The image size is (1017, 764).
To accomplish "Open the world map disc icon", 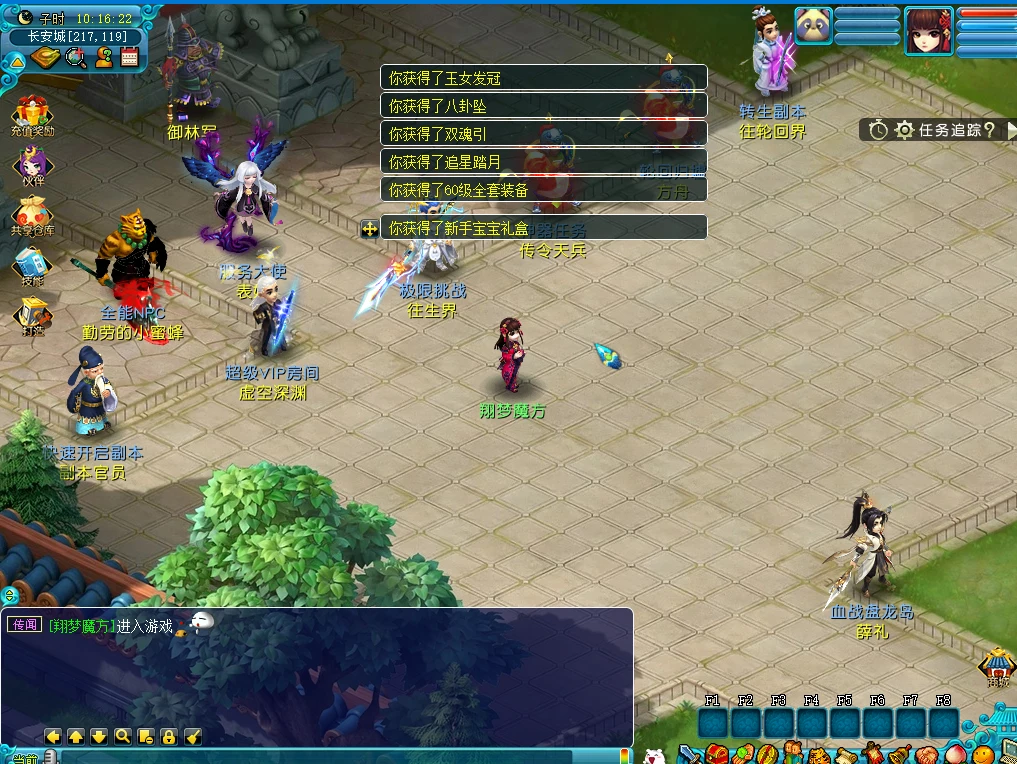I will pyautogui.click(x=46, y=57).
